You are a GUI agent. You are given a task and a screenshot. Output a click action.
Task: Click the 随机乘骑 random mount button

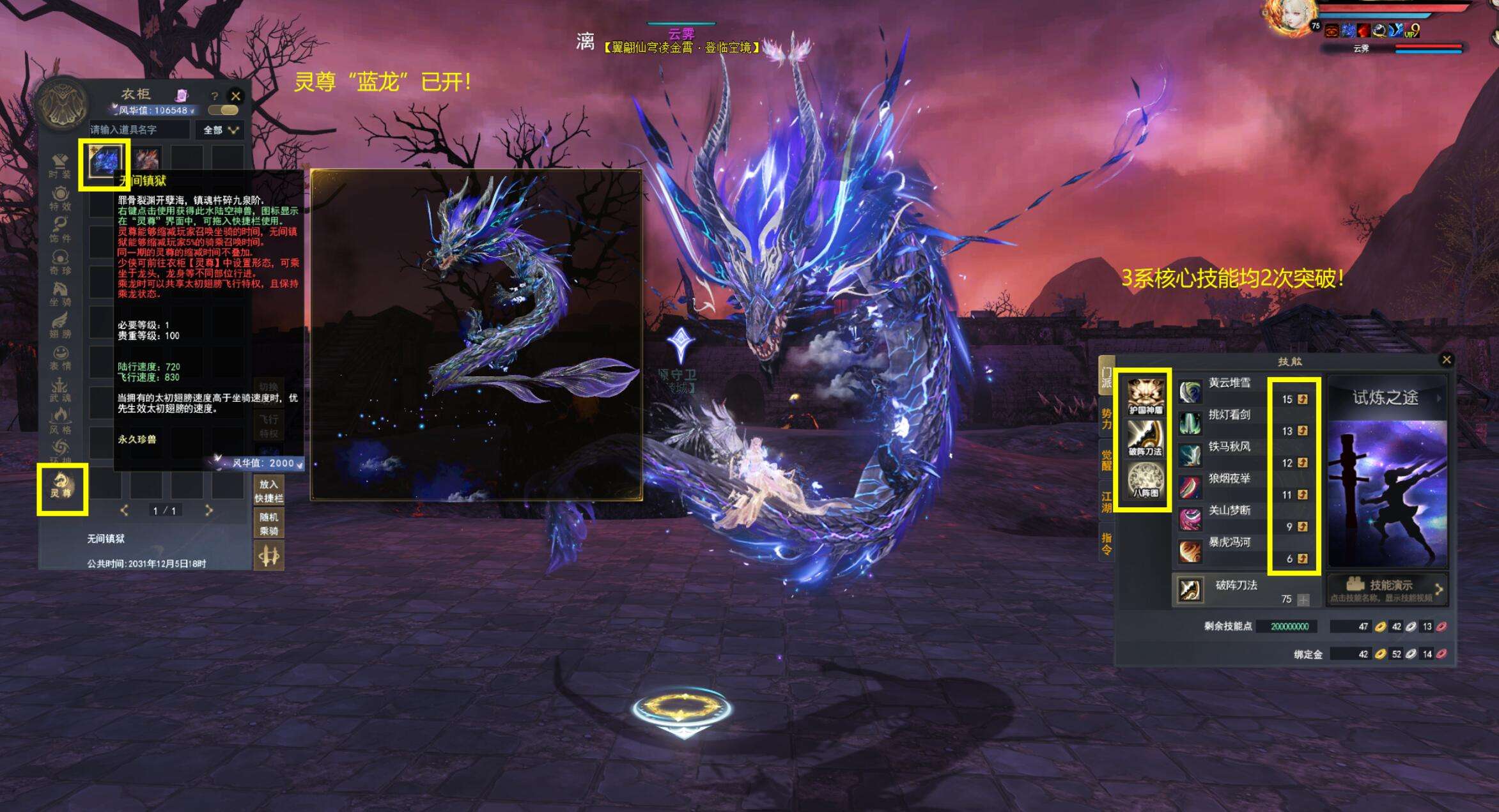[269, 523]
